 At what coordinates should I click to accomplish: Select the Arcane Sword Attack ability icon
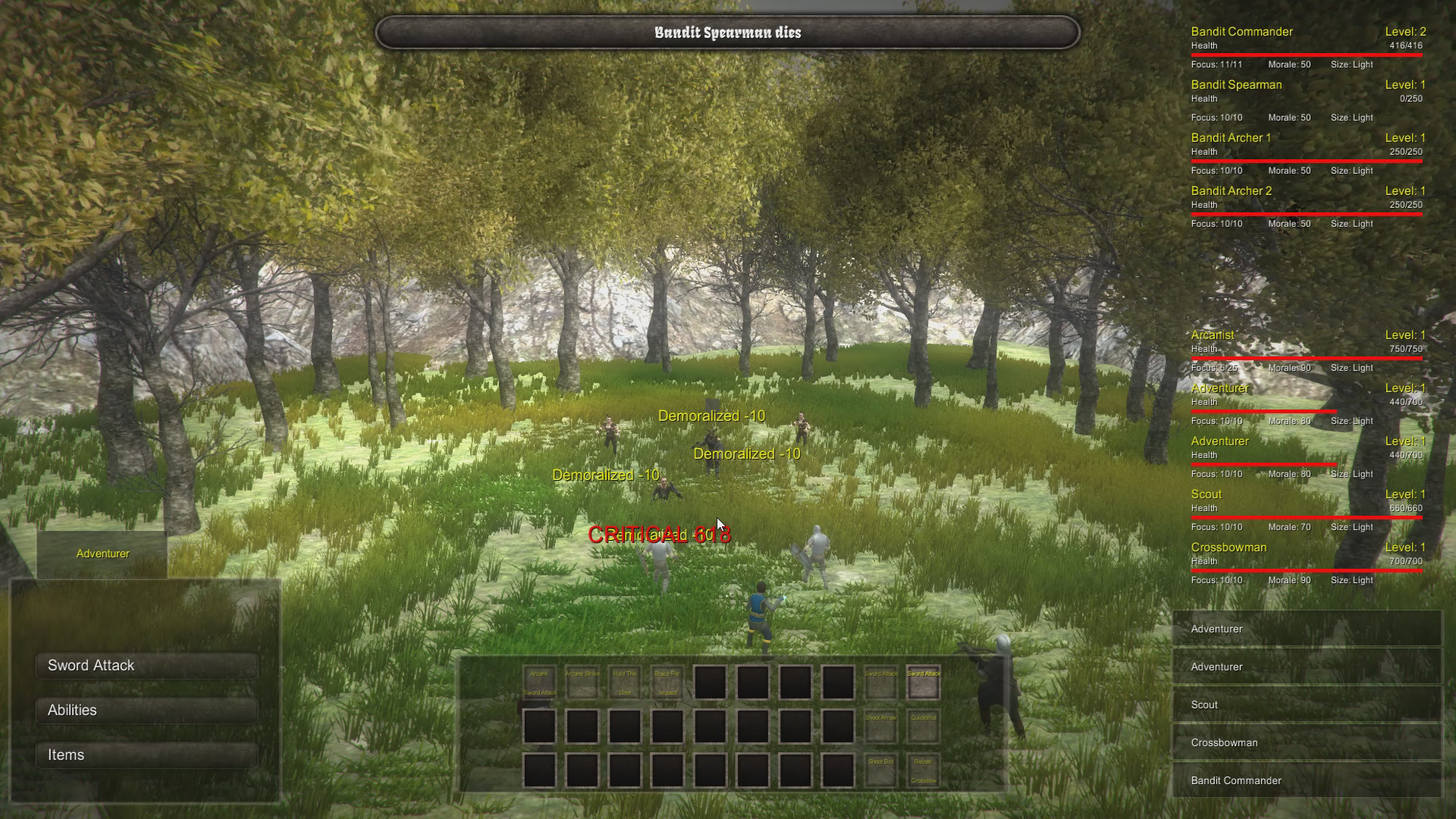(538, 681)
